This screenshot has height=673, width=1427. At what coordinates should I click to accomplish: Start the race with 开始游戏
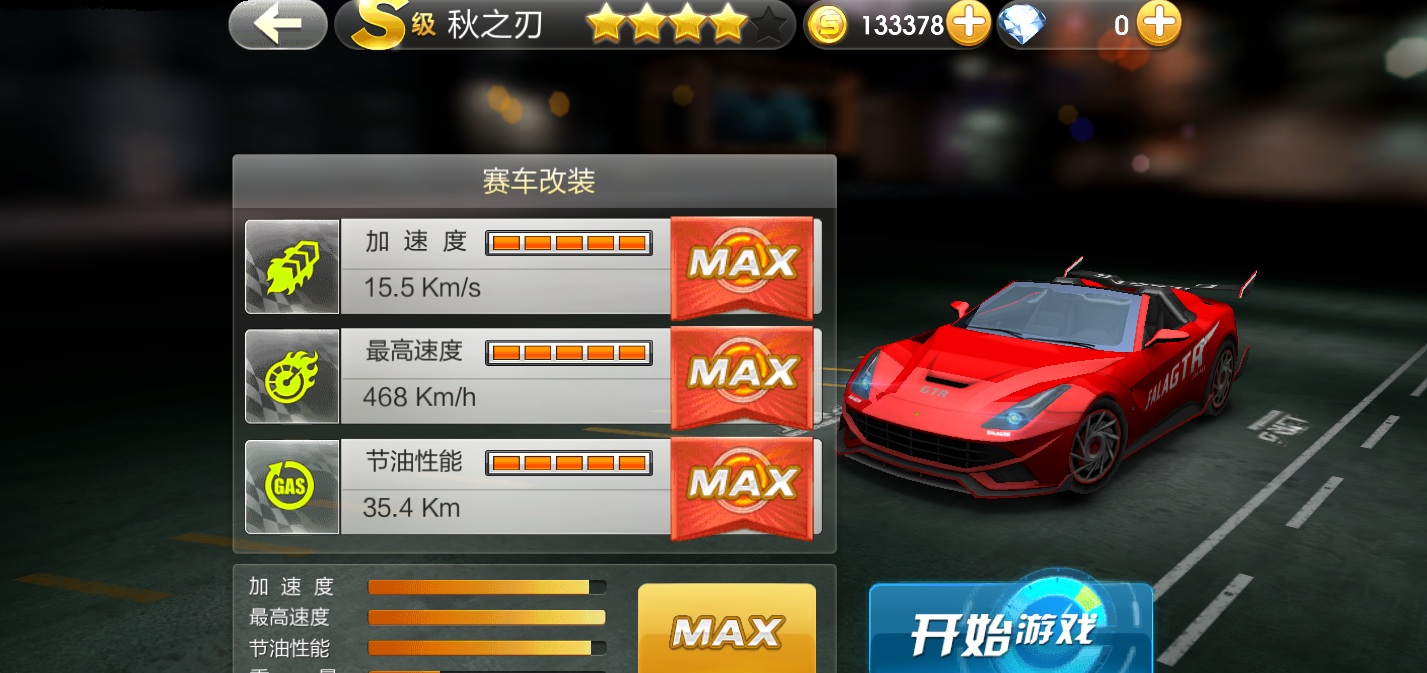pos(1010,630)
